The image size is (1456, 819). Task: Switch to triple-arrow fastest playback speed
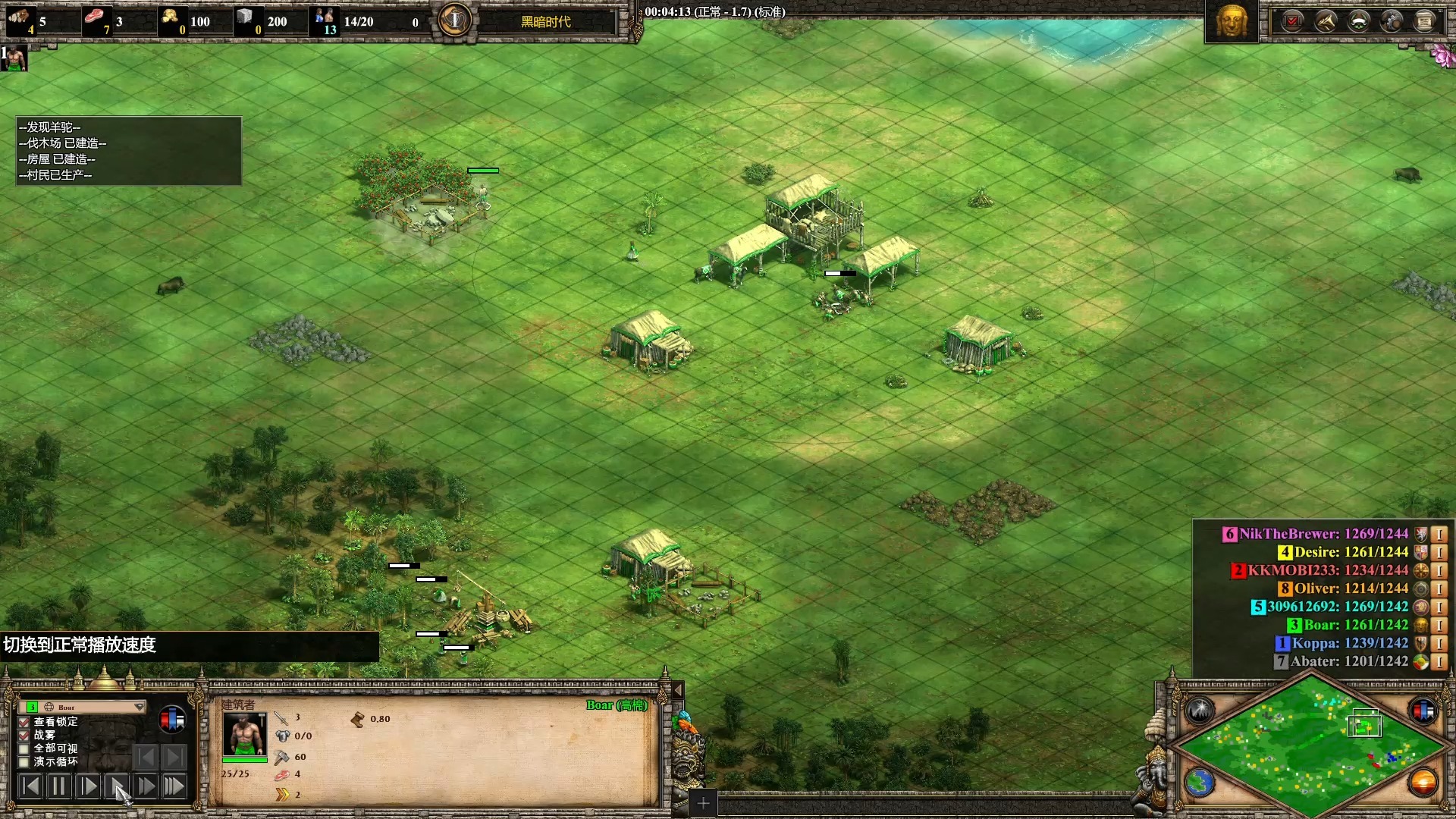tap(174, 786)
